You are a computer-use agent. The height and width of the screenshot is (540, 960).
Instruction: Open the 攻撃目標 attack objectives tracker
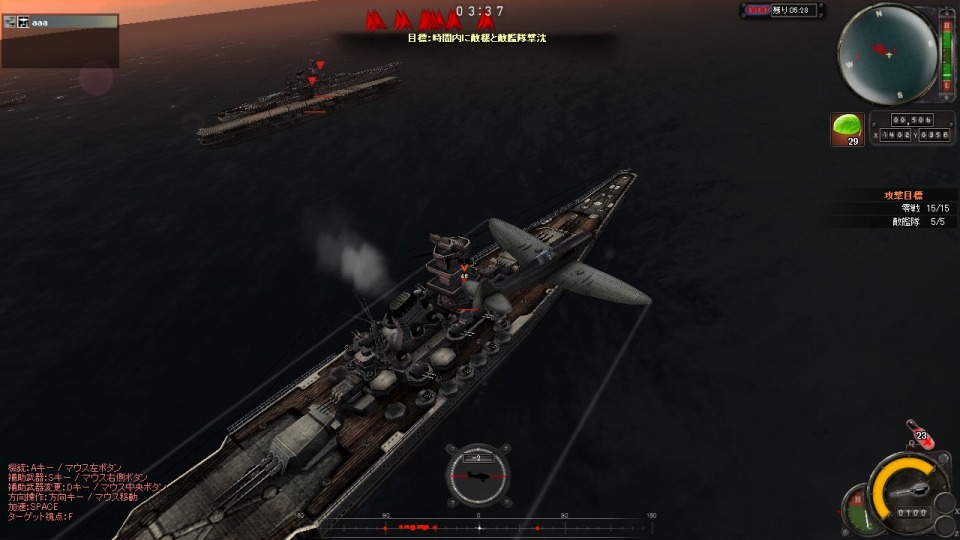pyautogui.click(x=903, y=194)
